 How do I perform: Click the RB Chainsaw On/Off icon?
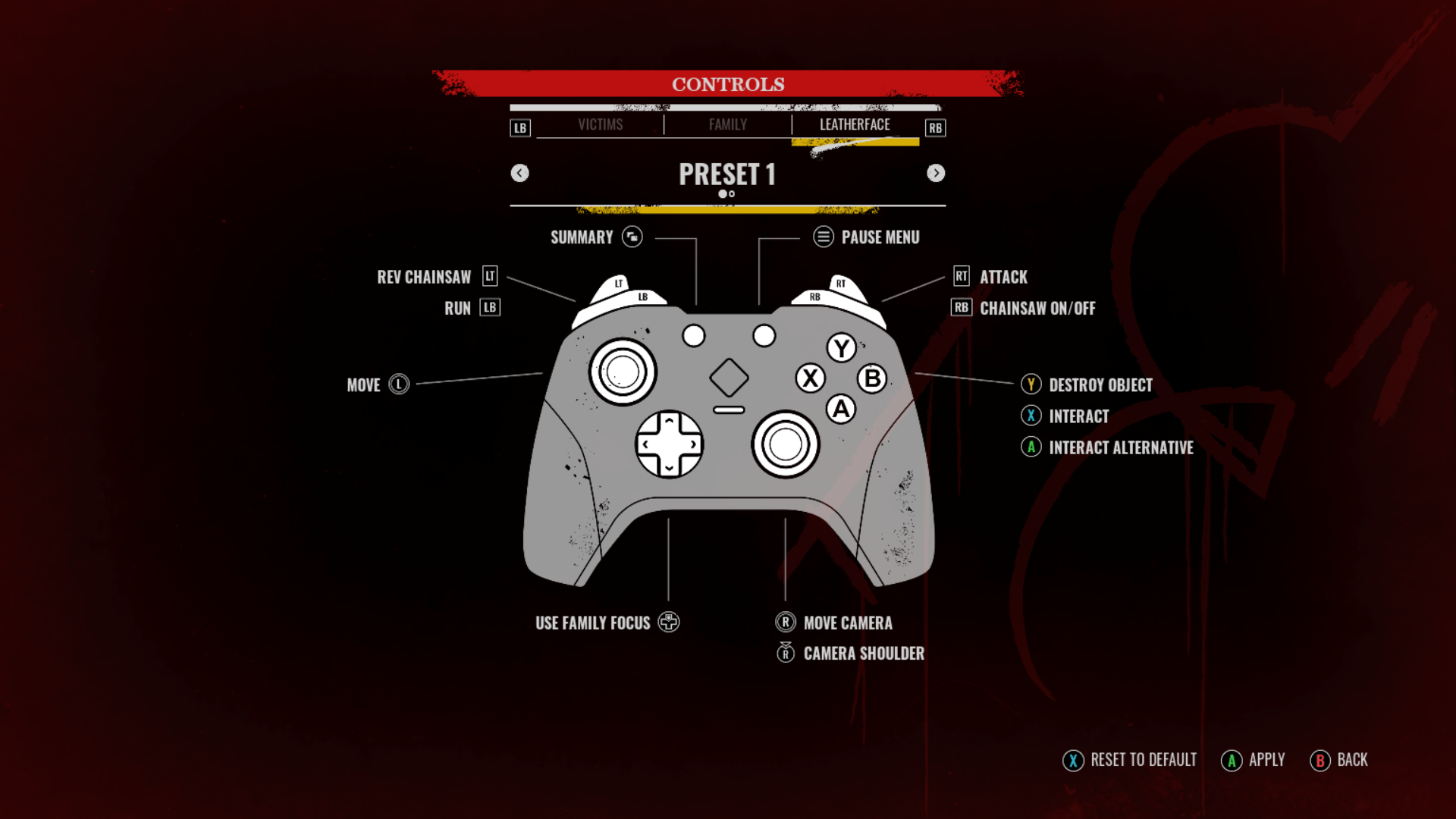click(x=960, y=308)
